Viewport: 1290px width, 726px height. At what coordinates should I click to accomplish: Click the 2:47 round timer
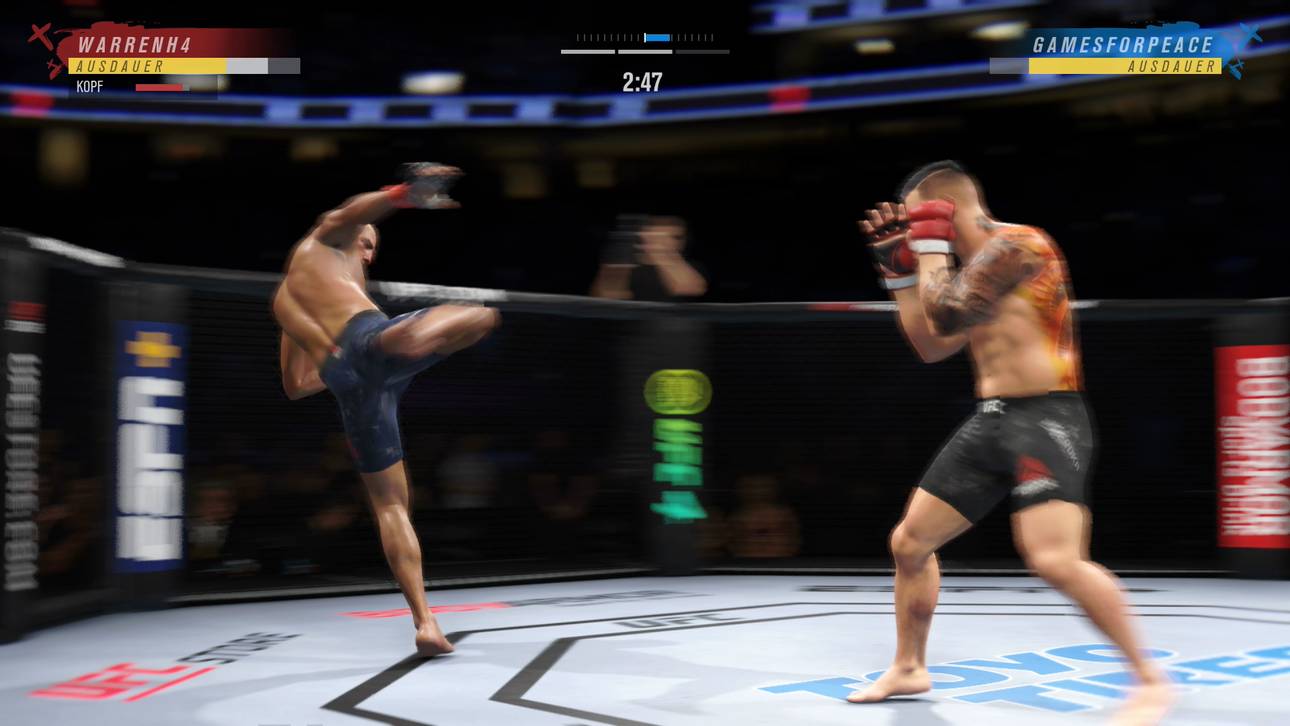[x=644, y=82]
